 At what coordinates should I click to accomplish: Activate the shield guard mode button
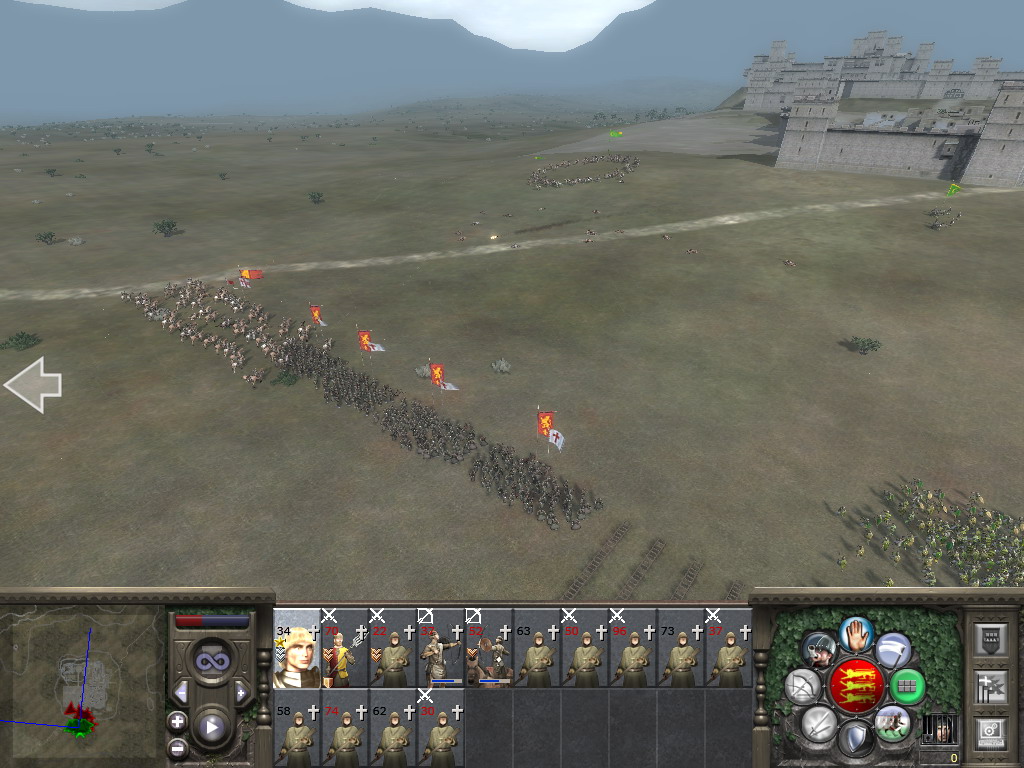coord(855,741)
